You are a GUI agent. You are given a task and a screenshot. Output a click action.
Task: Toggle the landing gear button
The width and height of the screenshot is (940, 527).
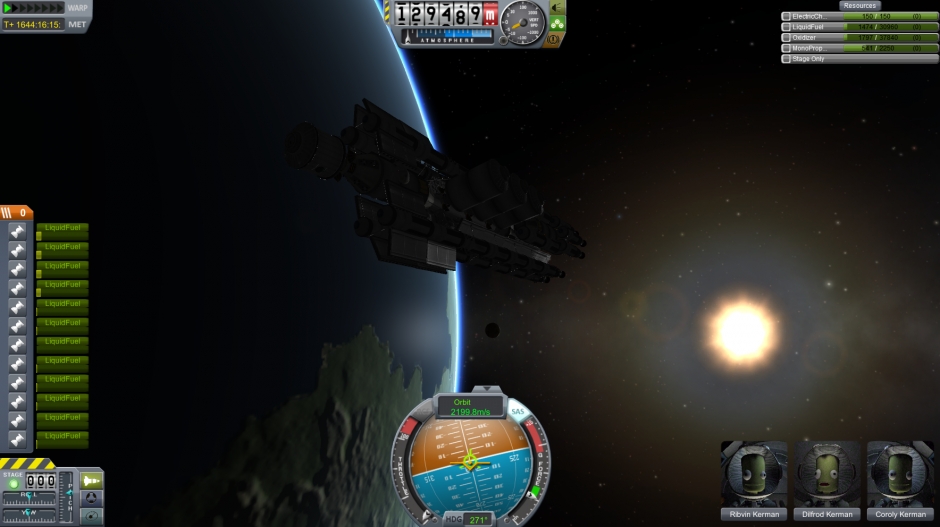pos(557,23)
